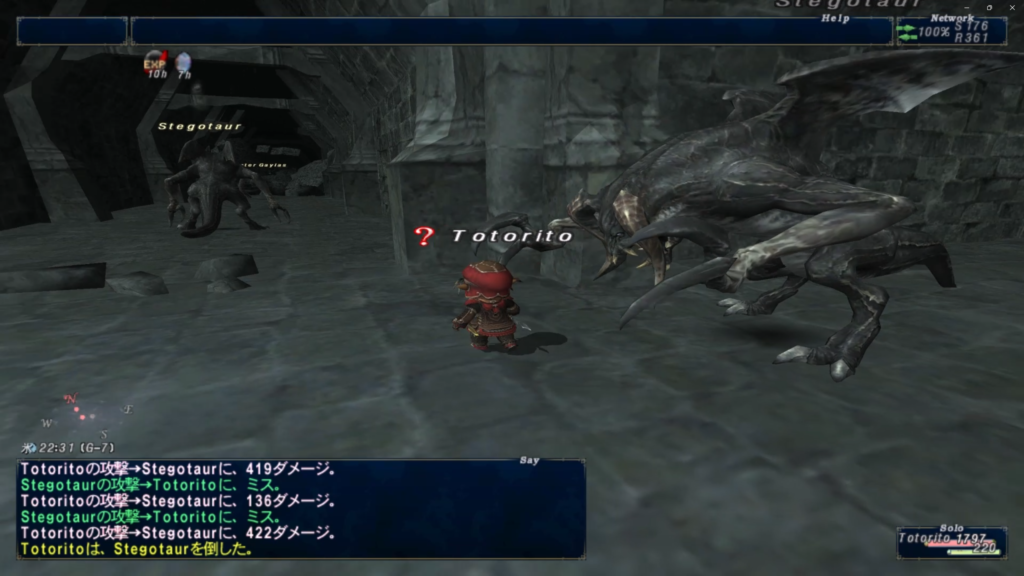Minimize the game window
This screenshot has height=576, width=1024.
click(x=967, y=5)
